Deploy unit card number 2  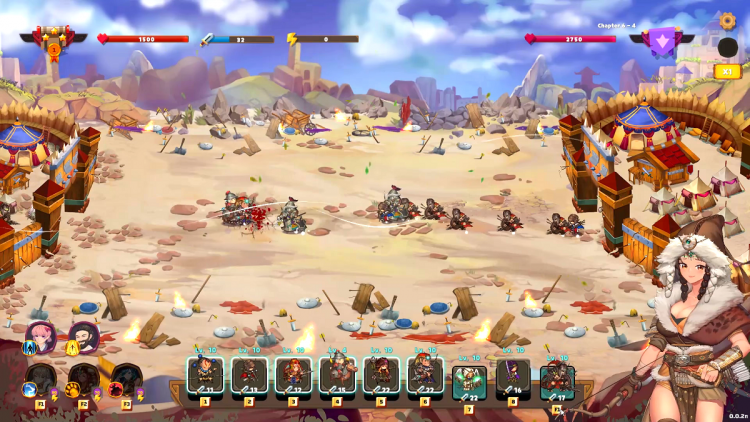click(x=249, y=376)
